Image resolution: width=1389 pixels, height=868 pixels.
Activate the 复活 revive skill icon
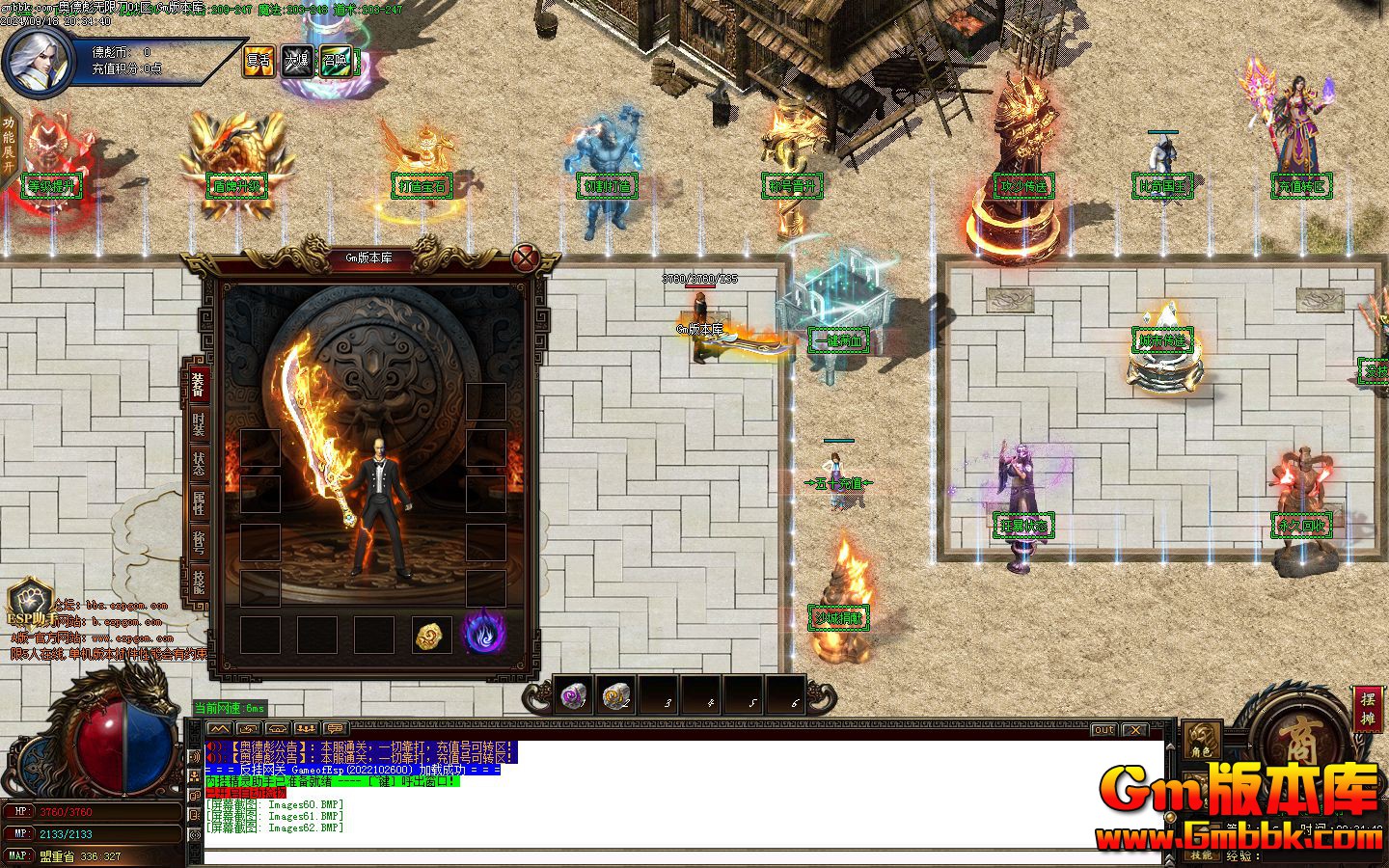[258, 61]
